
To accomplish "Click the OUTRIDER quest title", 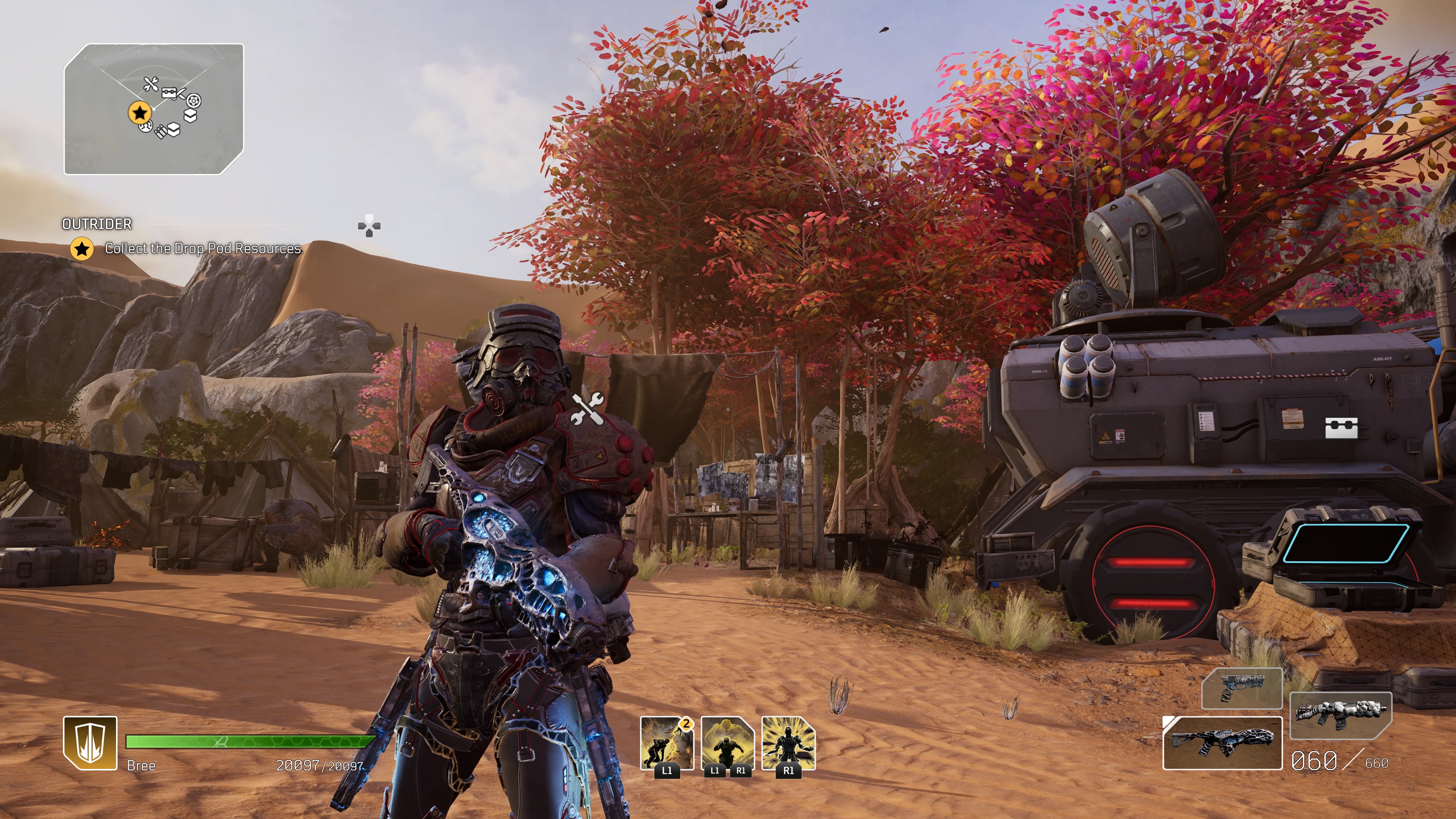I will pos(97,224).
